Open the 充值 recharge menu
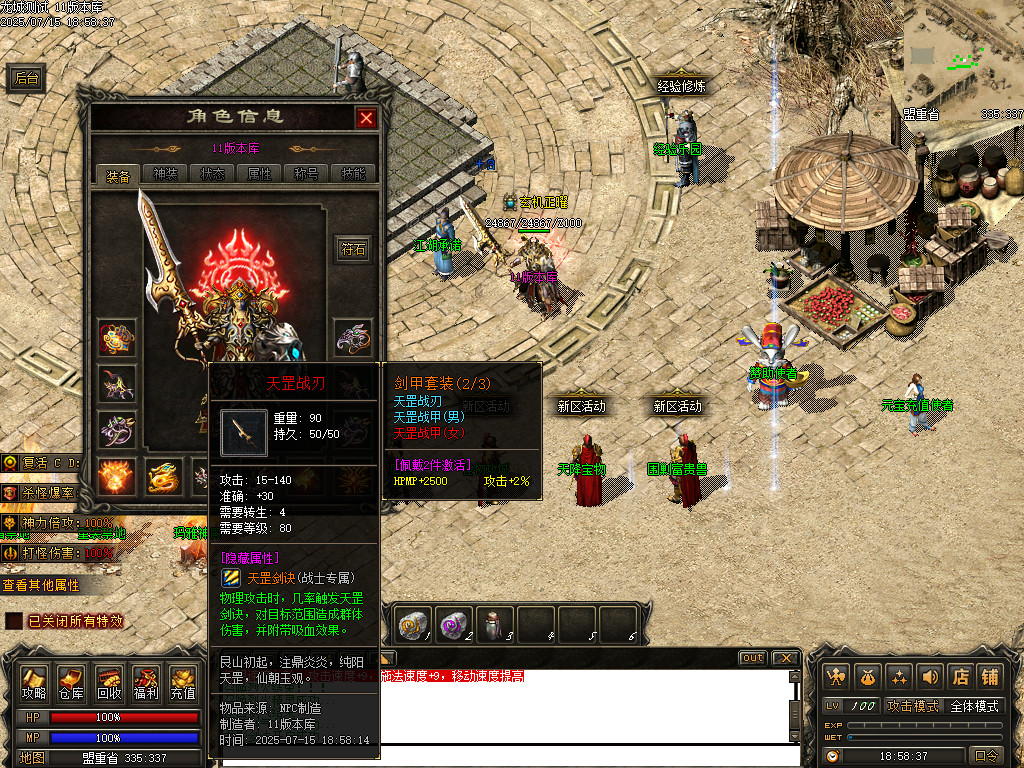This screenshot has height=768, width=1024. (x=183, y=682)
